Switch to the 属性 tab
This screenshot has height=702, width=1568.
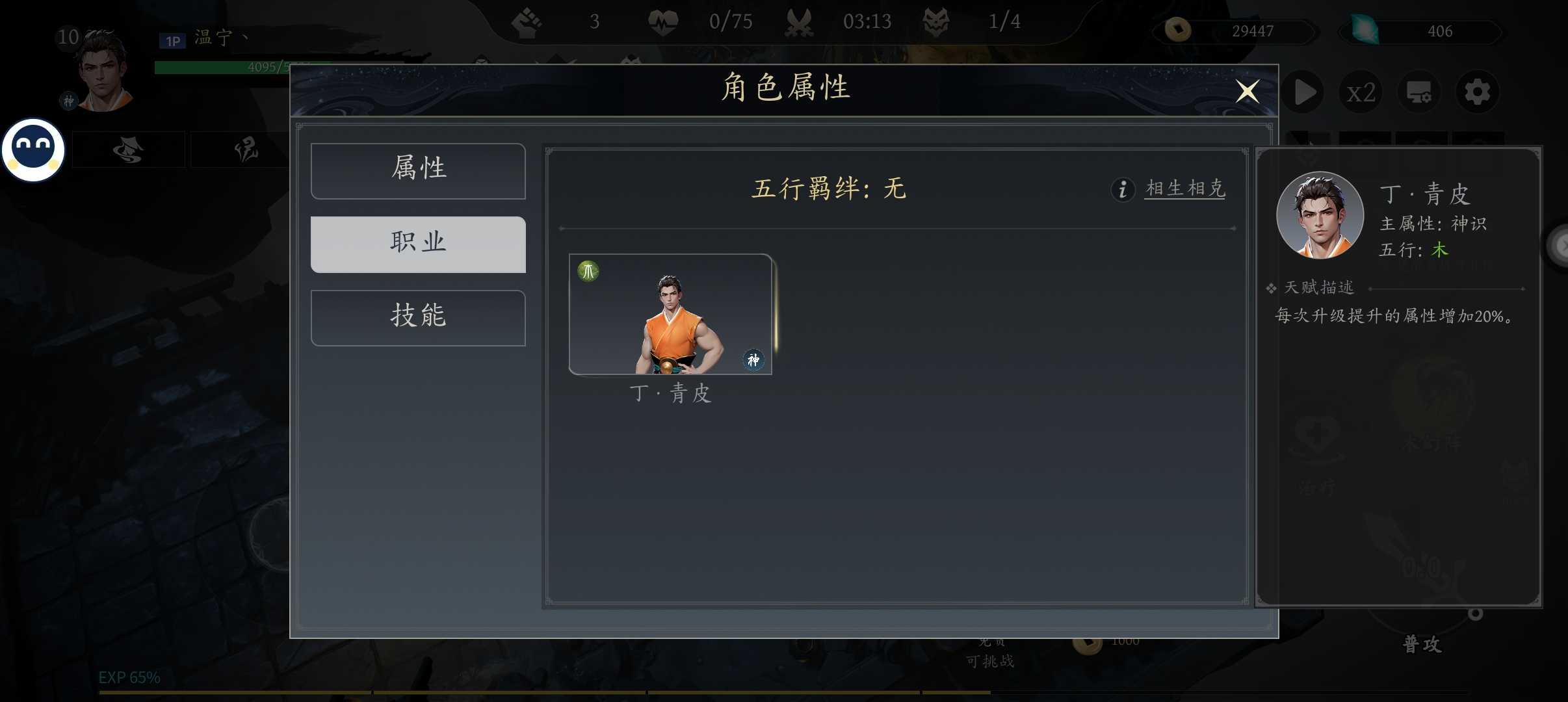[x=418, y=170]
